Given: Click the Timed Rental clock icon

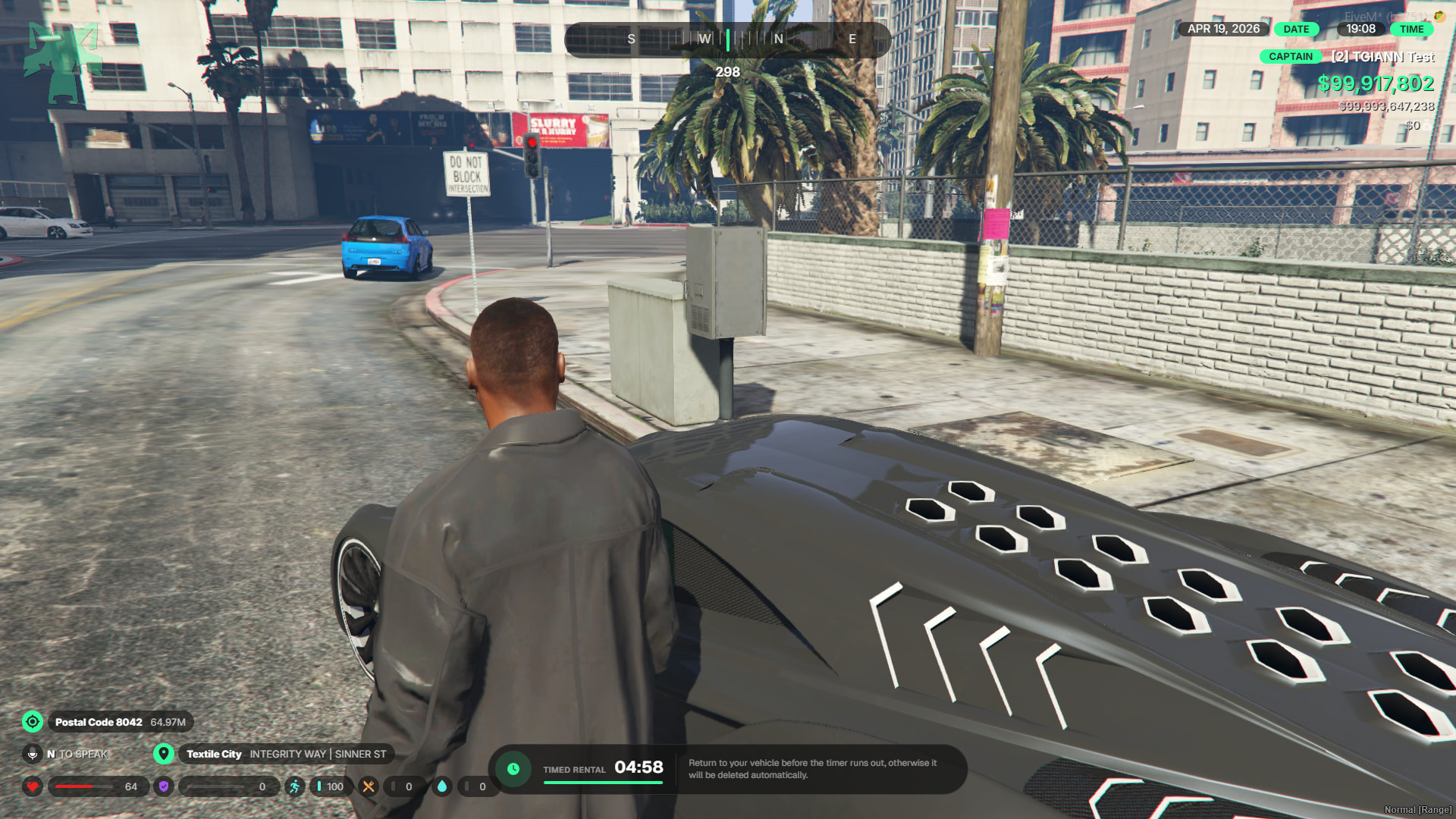Looking at the screenshot, I should coord(513,769).
